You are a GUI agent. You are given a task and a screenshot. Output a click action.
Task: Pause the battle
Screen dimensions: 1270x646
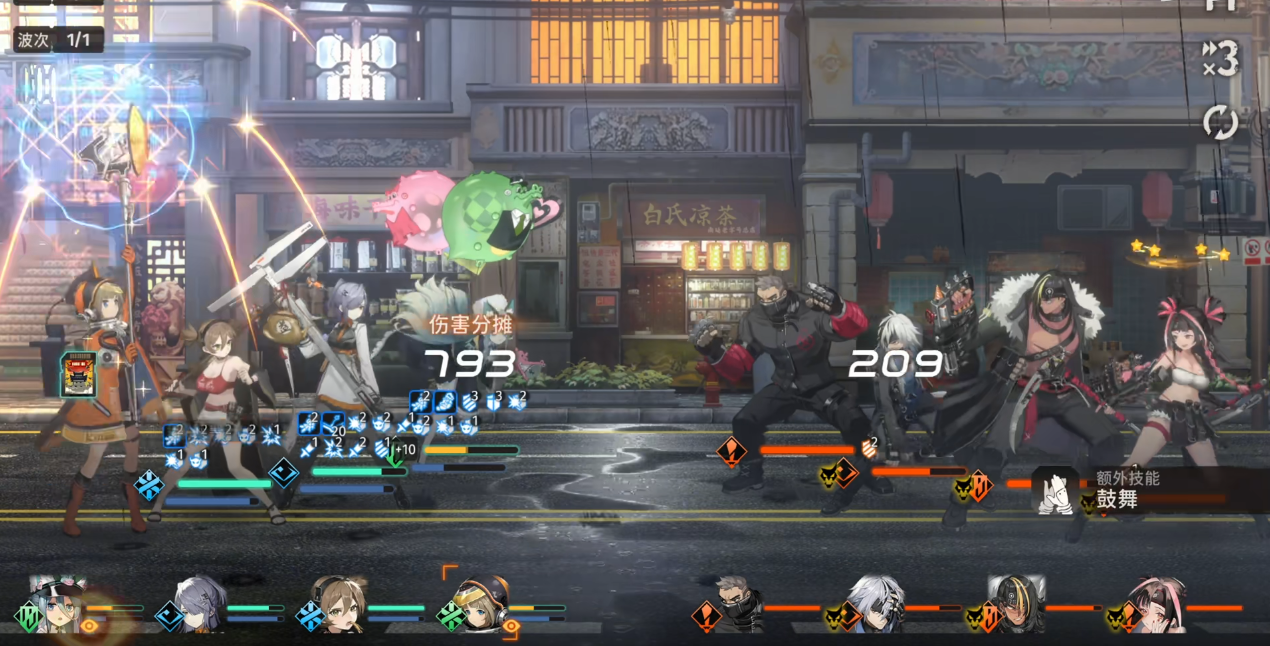point(1220,5)
